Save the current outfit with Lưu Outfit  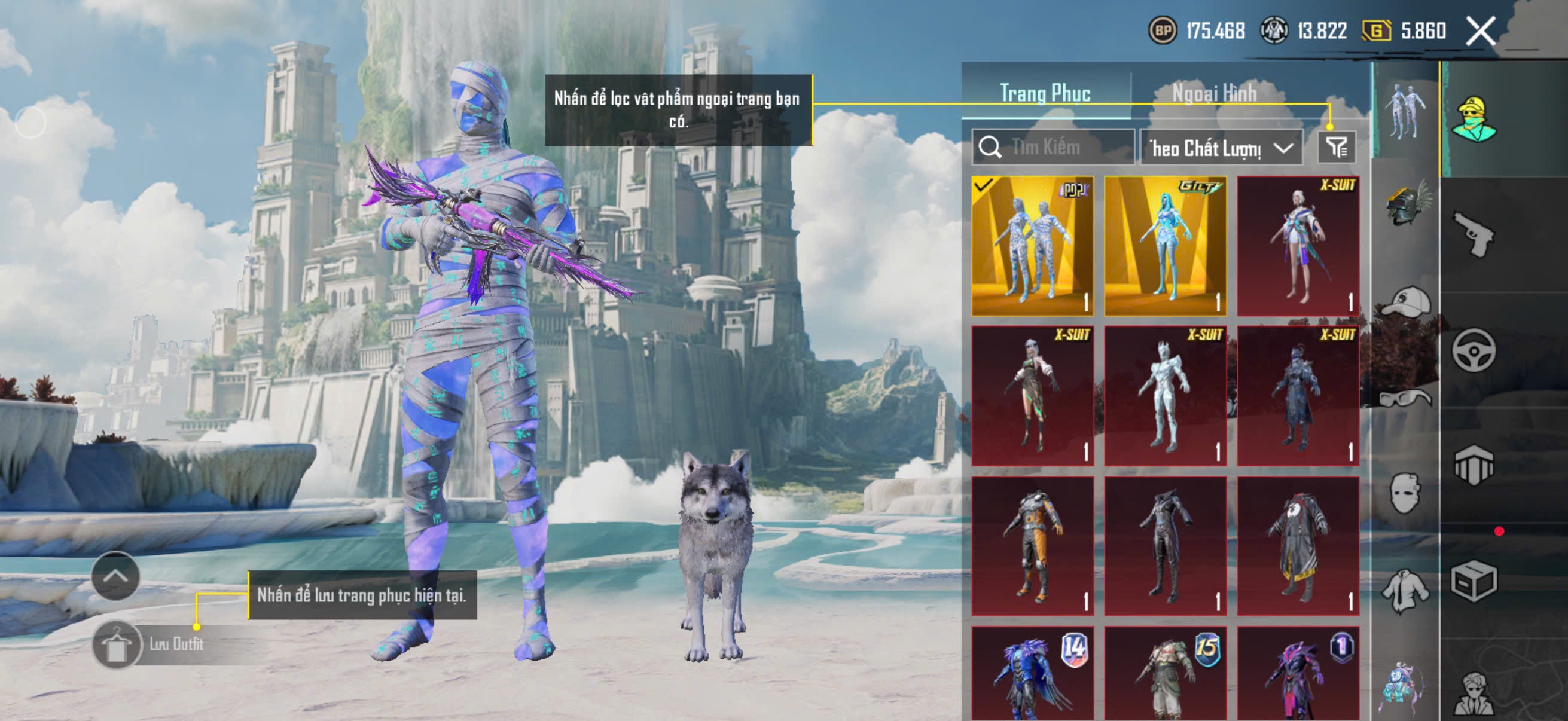pos(149,644)
